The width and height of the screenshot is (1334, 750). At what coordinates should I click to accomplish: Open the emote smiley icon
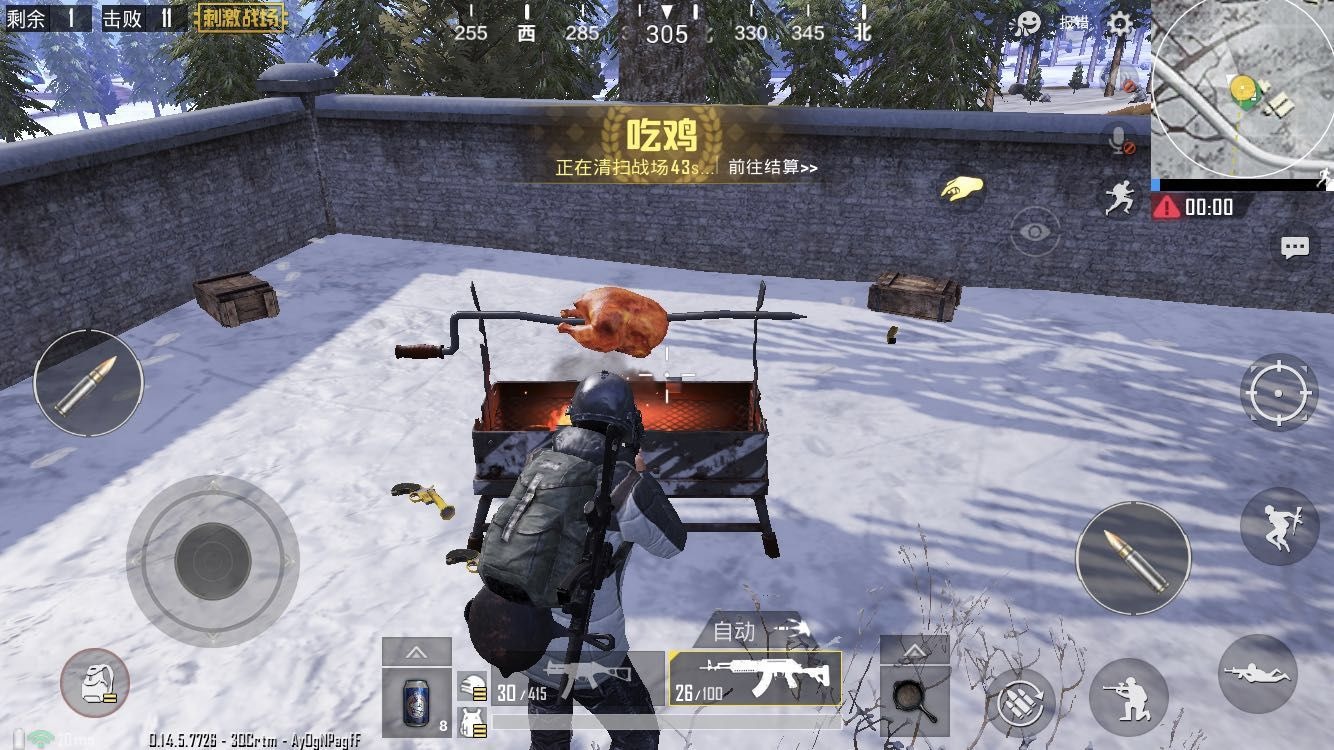(1026, 25)
